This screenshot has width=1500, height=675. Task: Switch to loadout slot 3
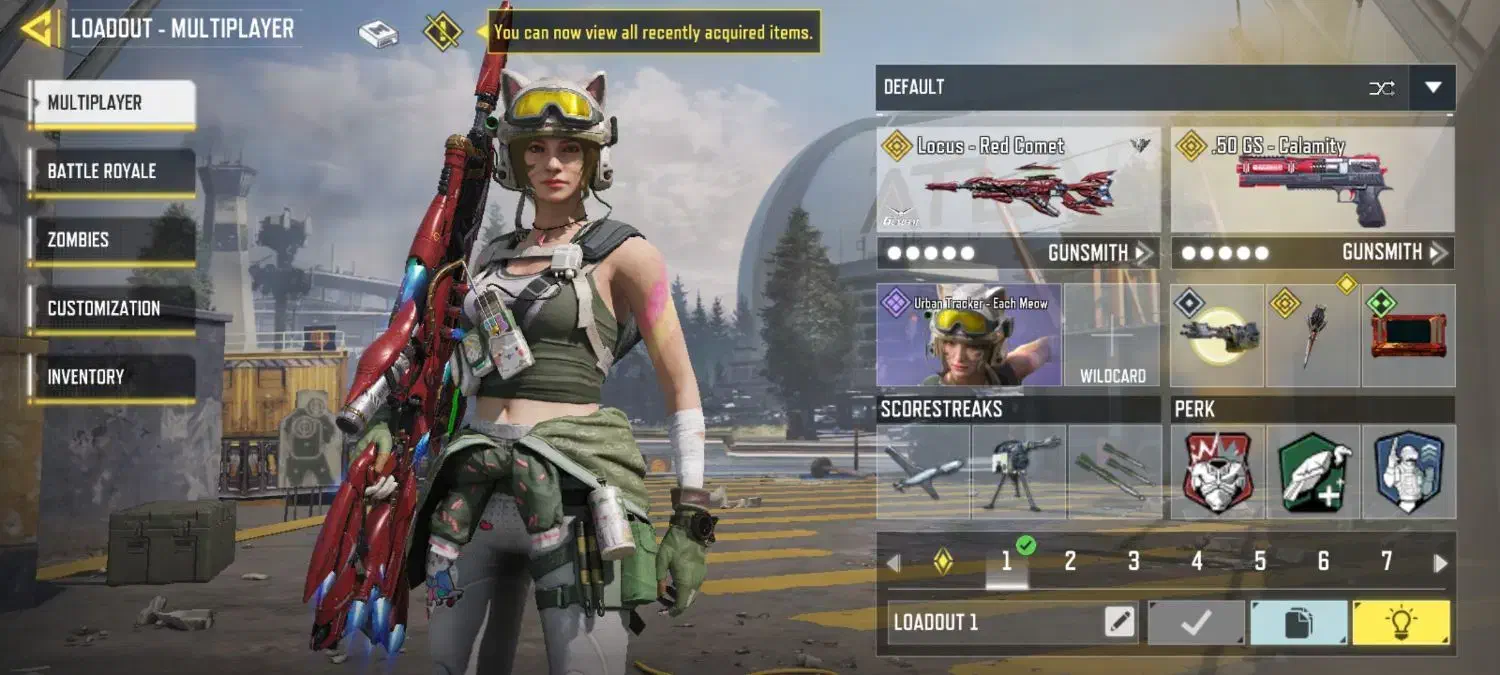point(1133,562)
